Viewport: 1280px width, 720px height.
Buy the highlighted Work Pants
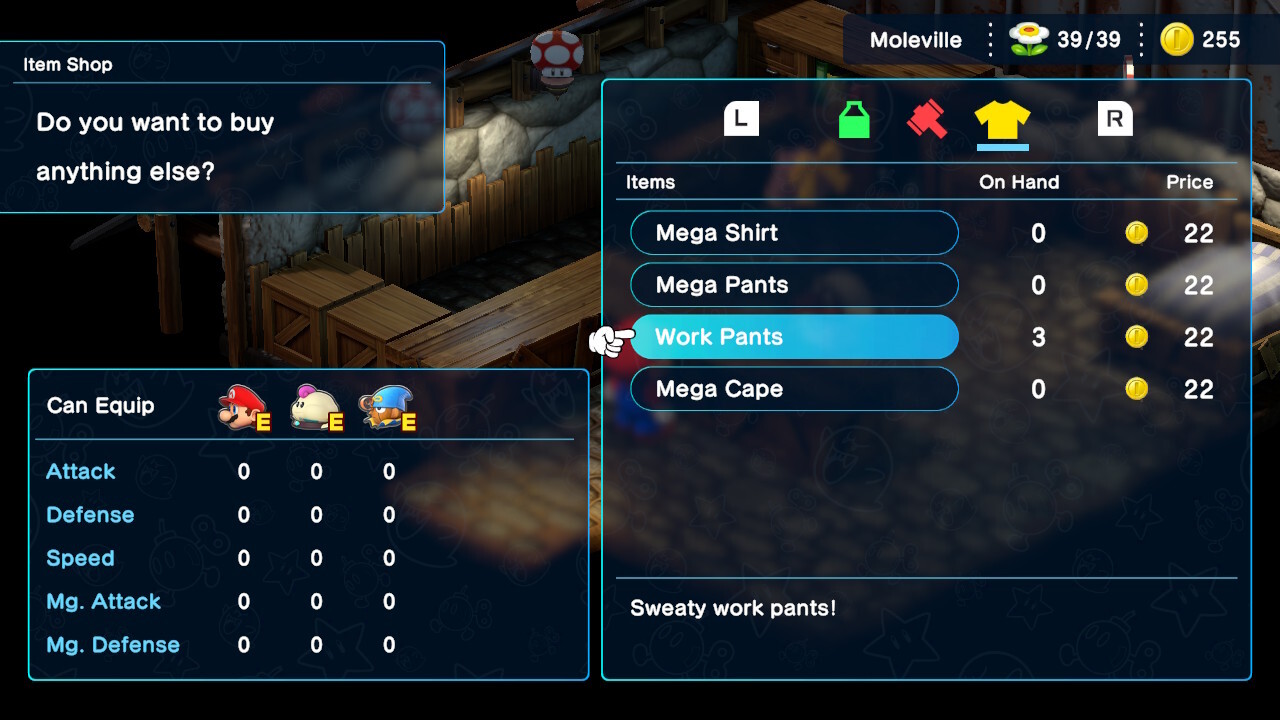pos(794,337)
